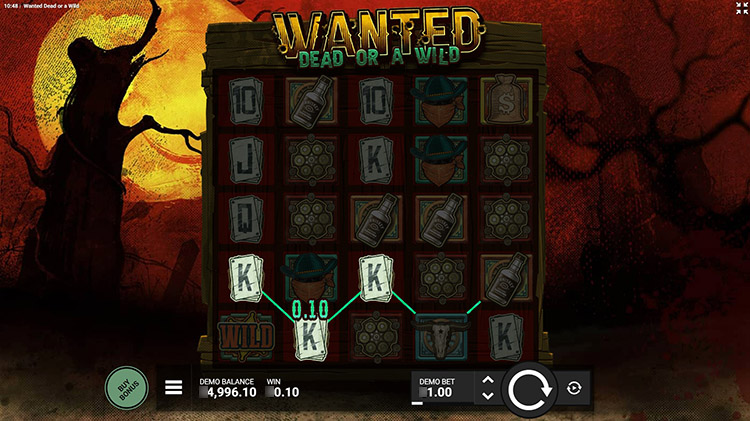Screen dimensions: 750x421
Task: Open the hamburger game menu
Action: click(x=174, y=388)
